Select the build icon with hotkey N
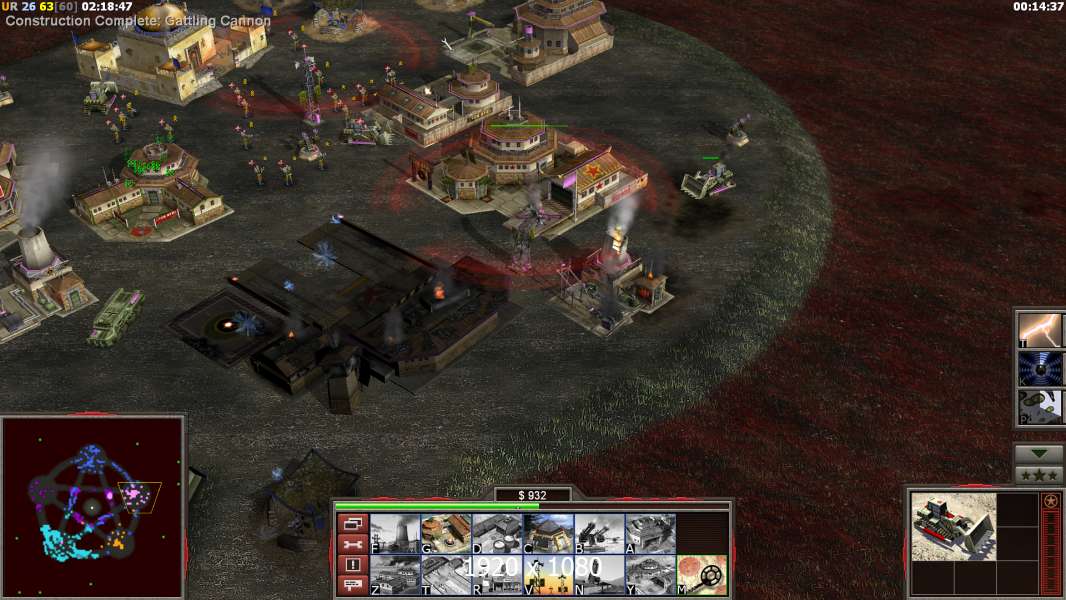Viewport: 1066px width, 600px height. (x=599, y=575)
